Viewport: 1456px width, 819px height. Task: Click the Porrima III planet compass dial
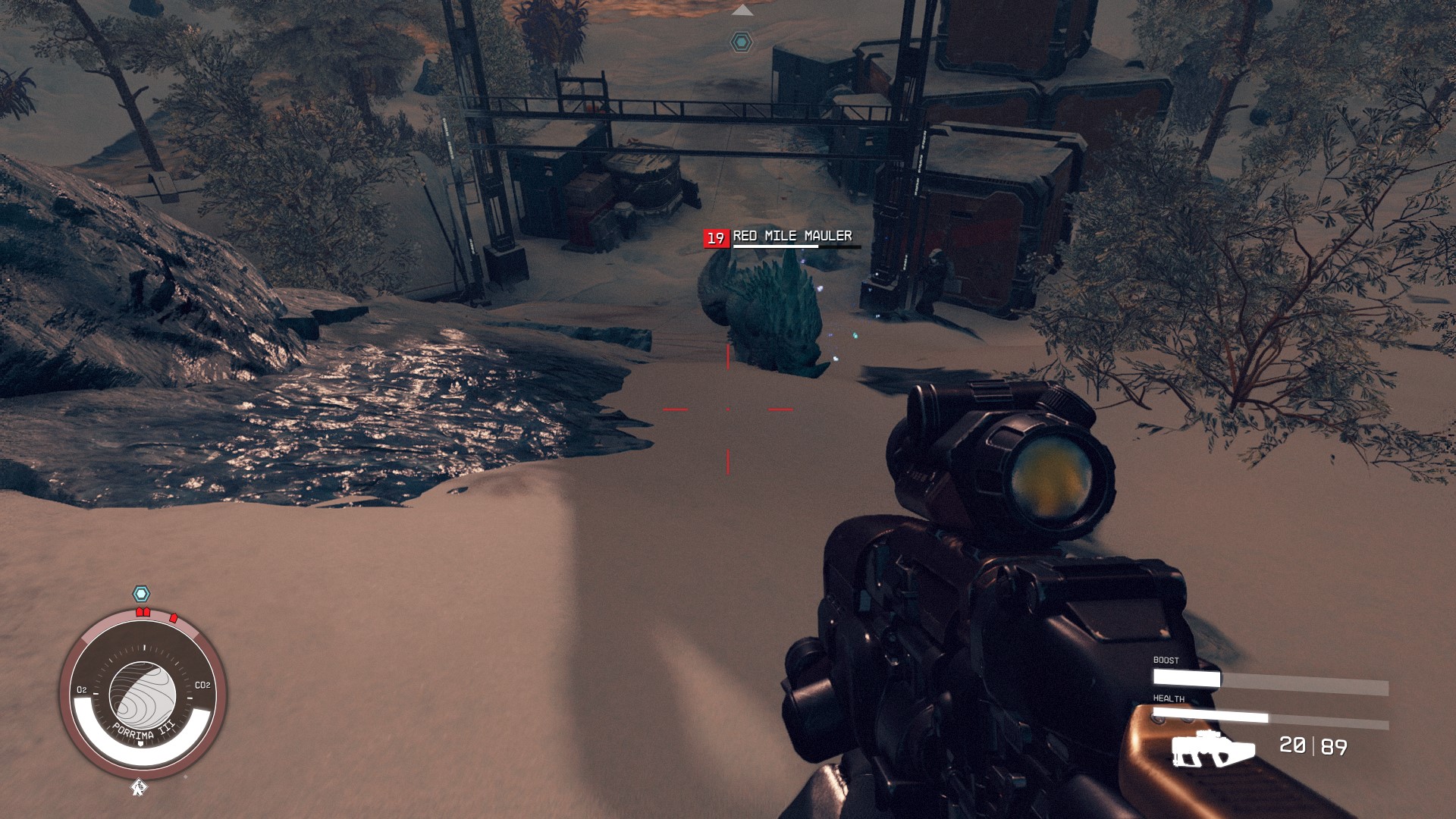tap(143, 695)
